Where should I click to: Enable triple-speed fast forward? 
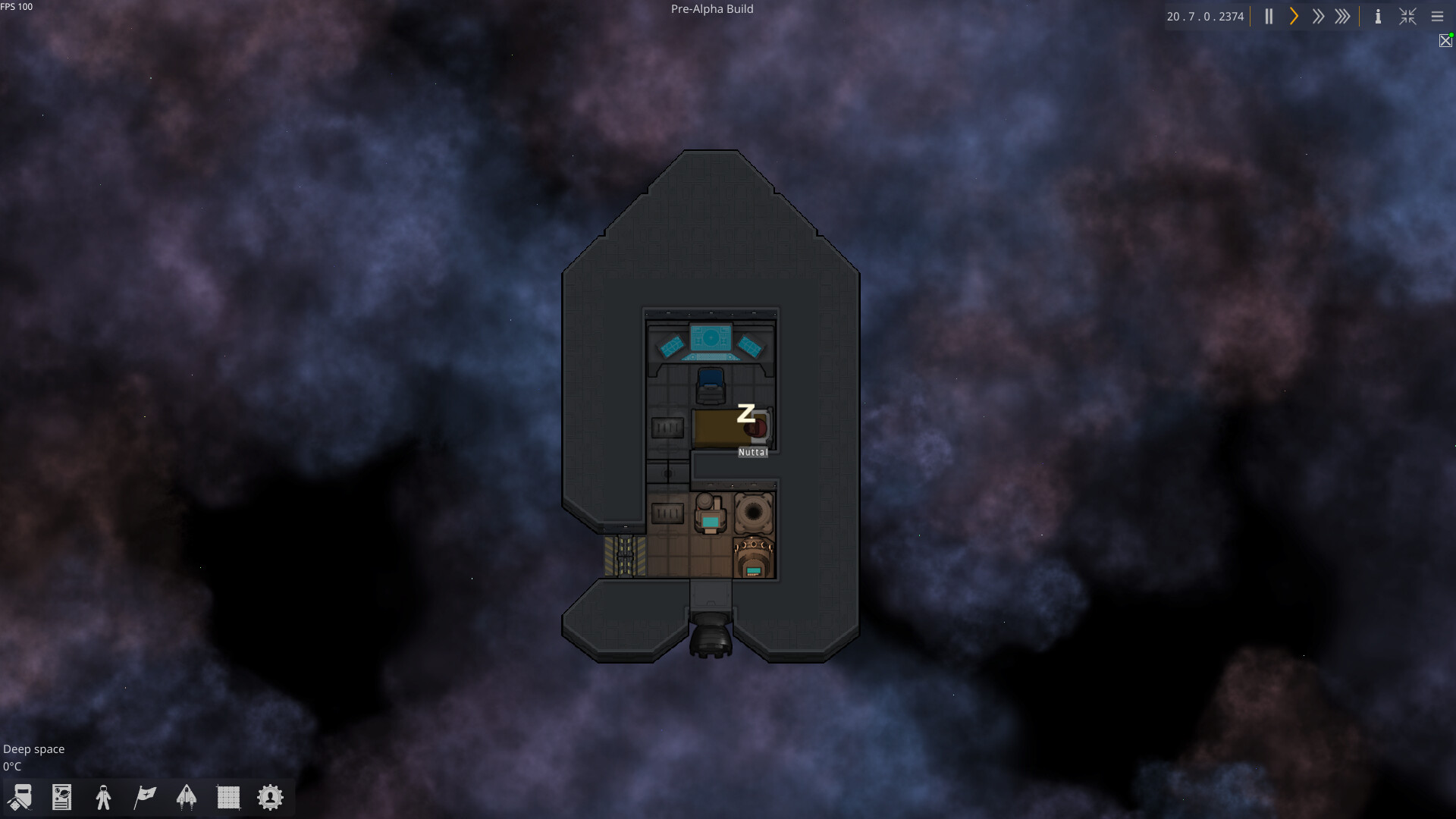tap(1343, 16)
